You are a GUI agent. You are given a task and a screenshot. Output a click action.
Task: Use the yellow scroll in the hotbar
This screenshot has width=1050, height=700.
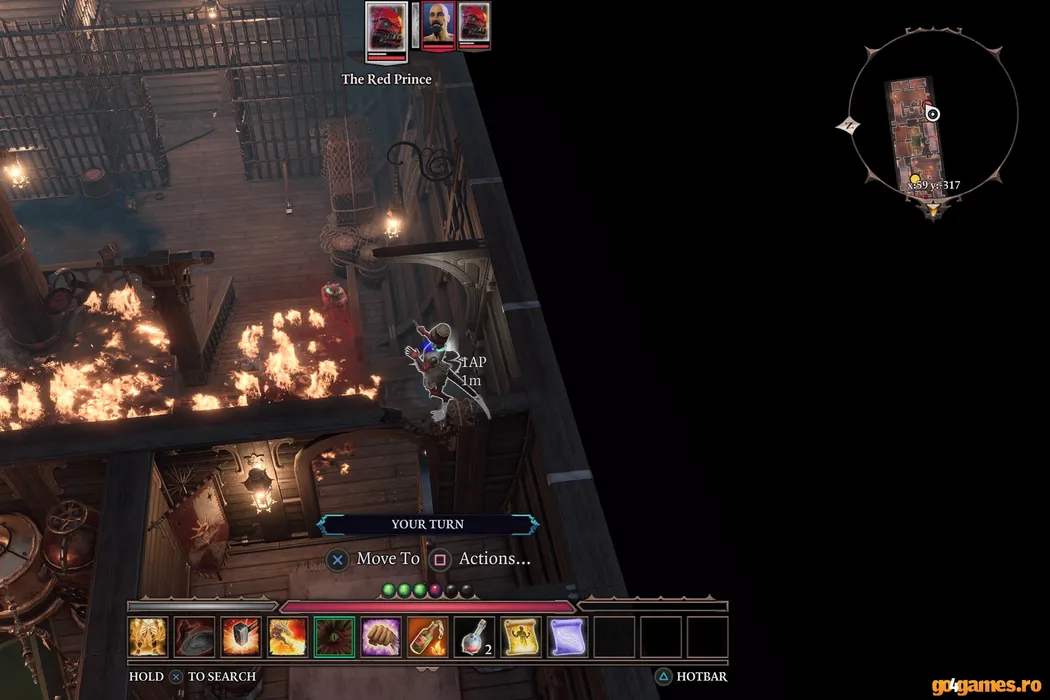520,636
